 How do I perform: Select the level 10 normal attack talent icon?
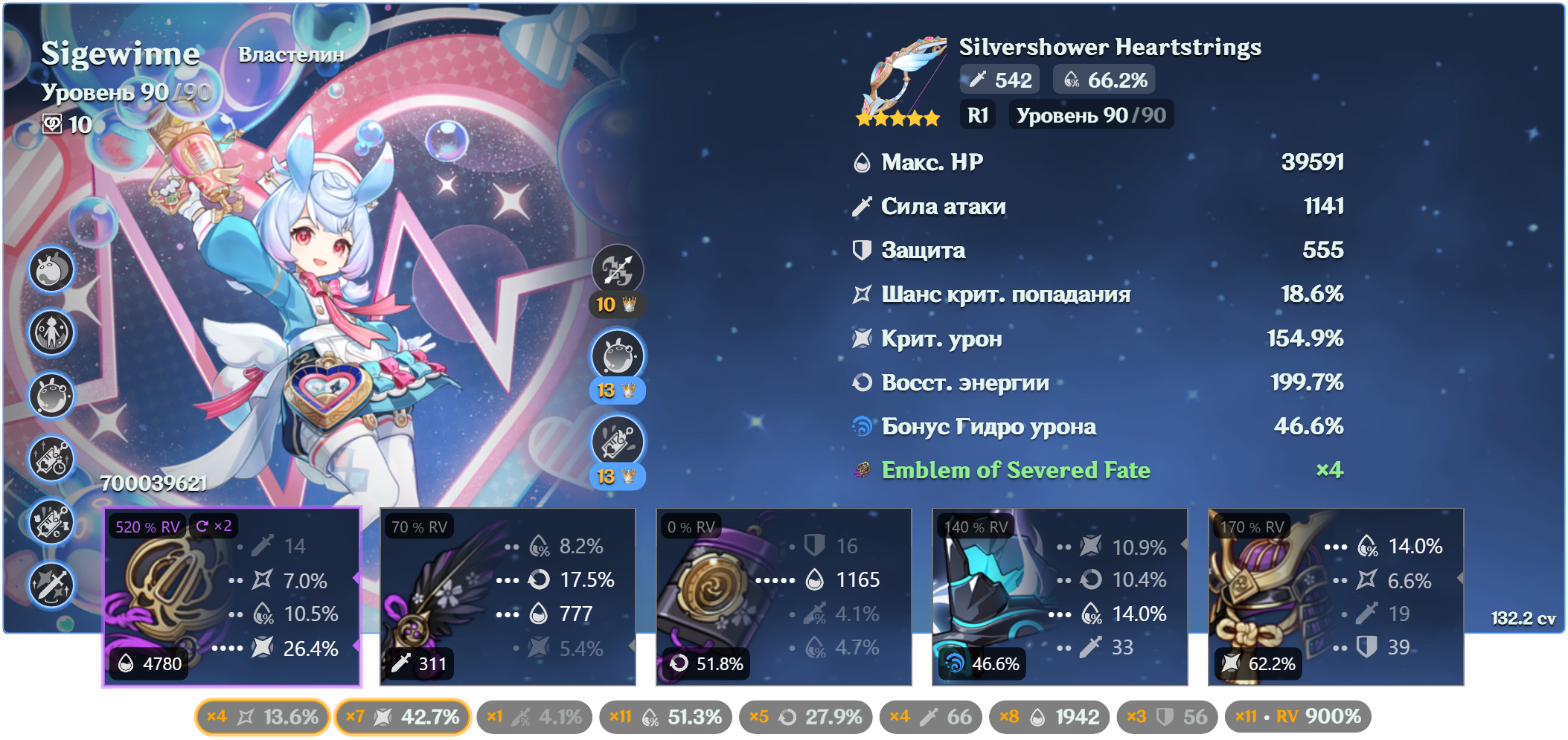pos(617,270)
